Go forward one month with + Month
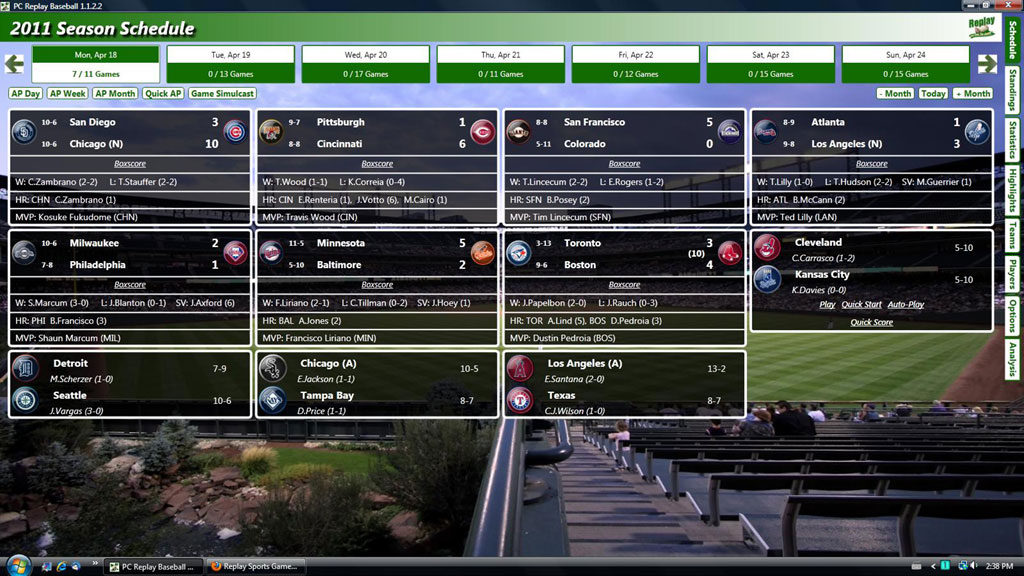This screenshot has height=576, width=1024. tap(972, 93)
